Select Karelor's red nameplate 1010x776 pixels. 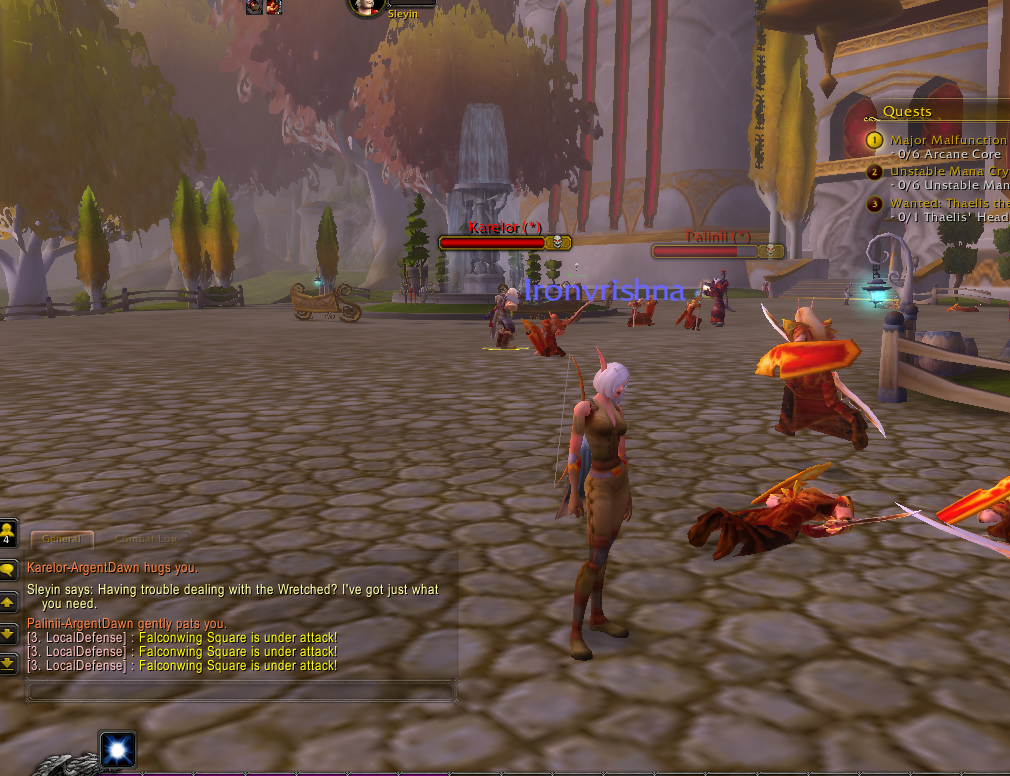tap(505, 242)
